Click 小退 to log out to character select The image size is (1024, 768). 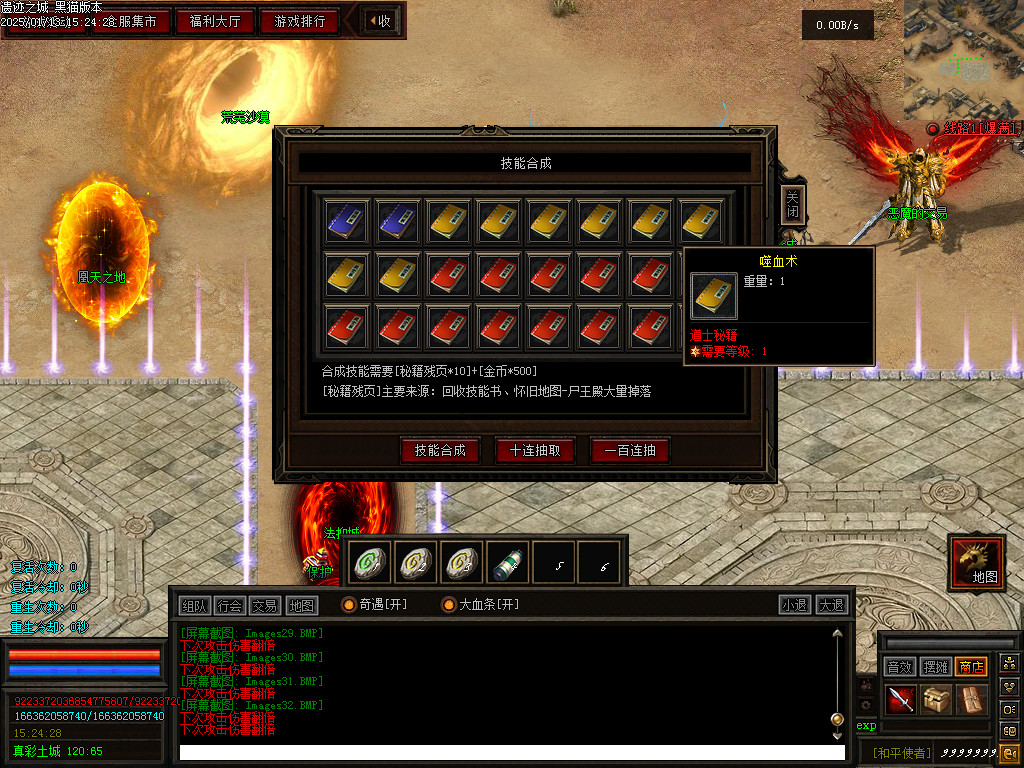[795, 605]
